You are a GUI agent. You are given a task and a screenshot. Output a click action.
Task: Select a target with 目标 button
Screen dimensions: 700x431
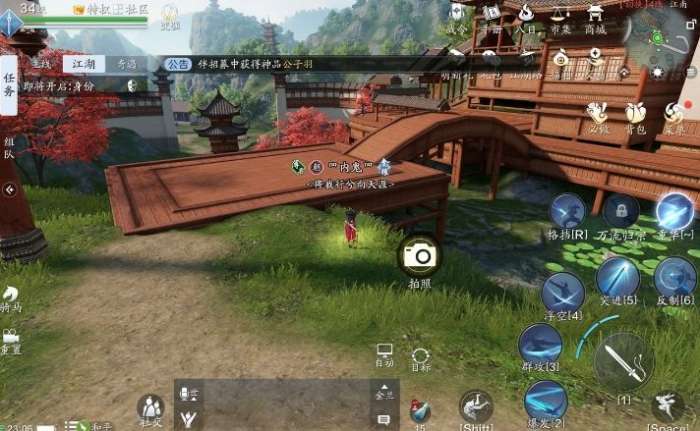pyautogui.click(x=421, y=358)
